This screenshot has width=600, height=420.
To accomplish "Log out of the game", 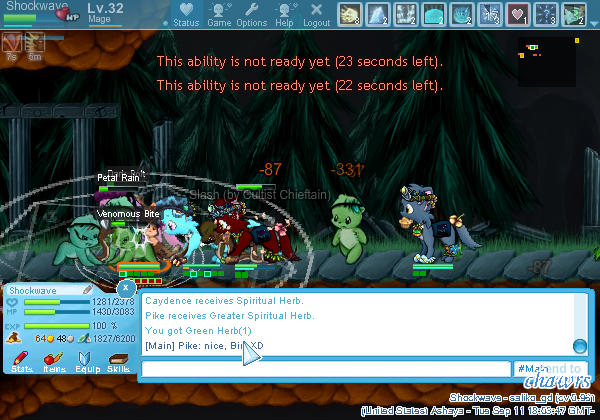I will pyautogui.click(x=316, y=13).
